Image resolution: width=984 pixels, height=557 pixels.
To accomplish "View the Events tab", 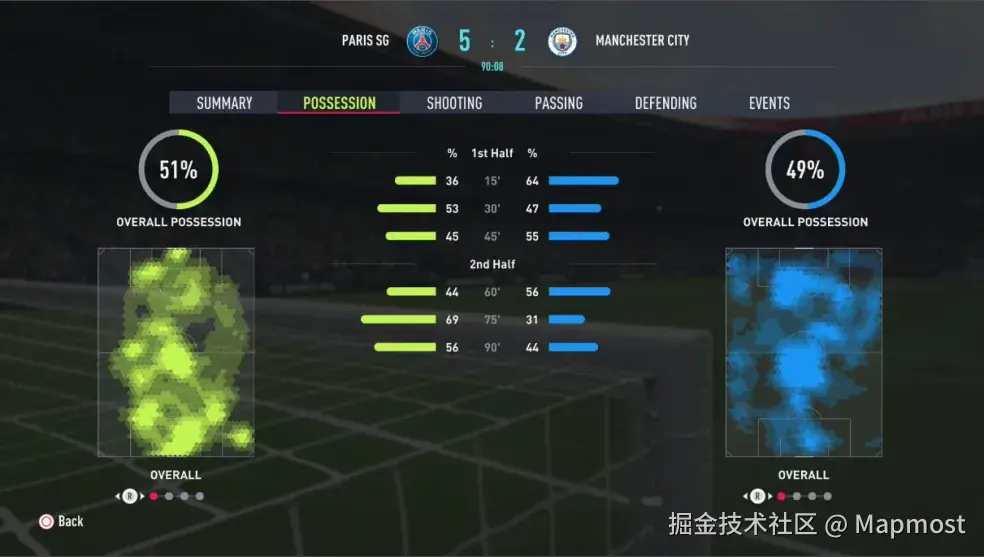I will point(769,103).
